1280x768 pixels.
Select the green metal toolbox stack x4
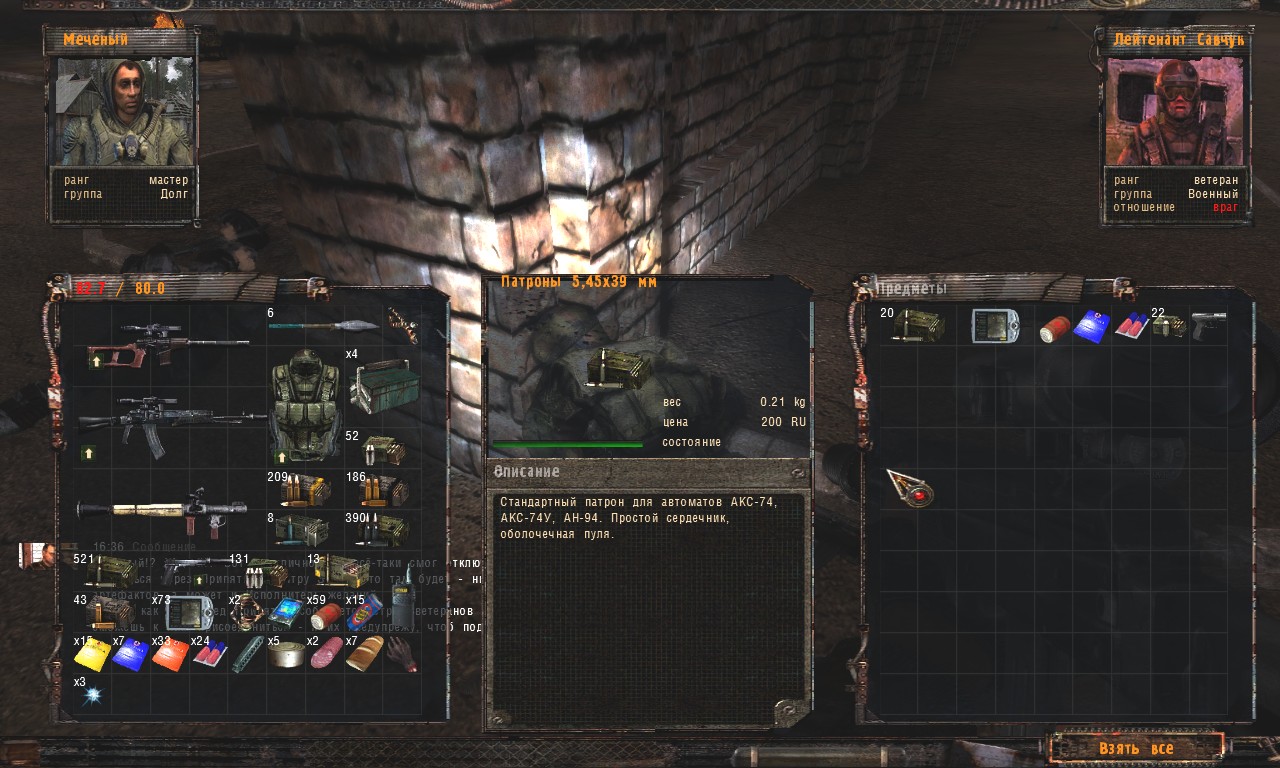tap(381, 386)
